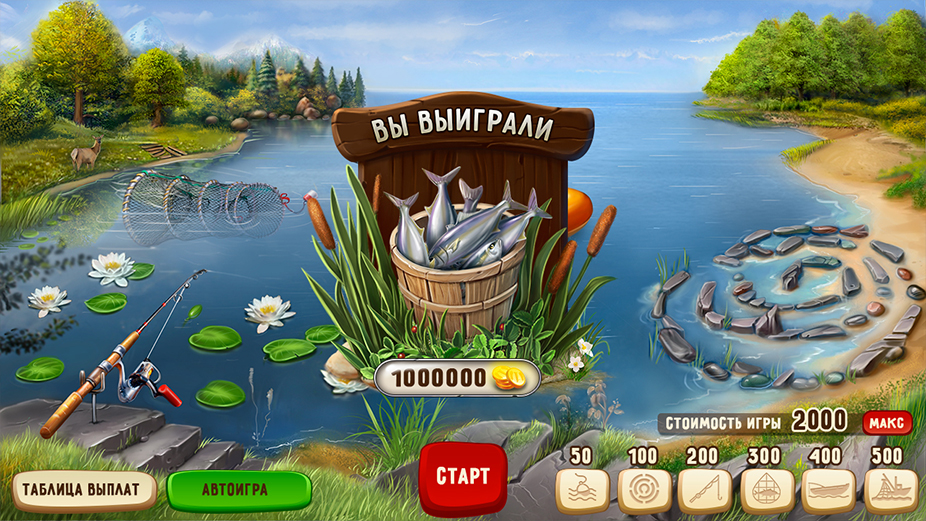Choose the 400 rowboat bet
The width and height of the screenshot is (926, 521).
pyautogui.click(x=829, y=490)
